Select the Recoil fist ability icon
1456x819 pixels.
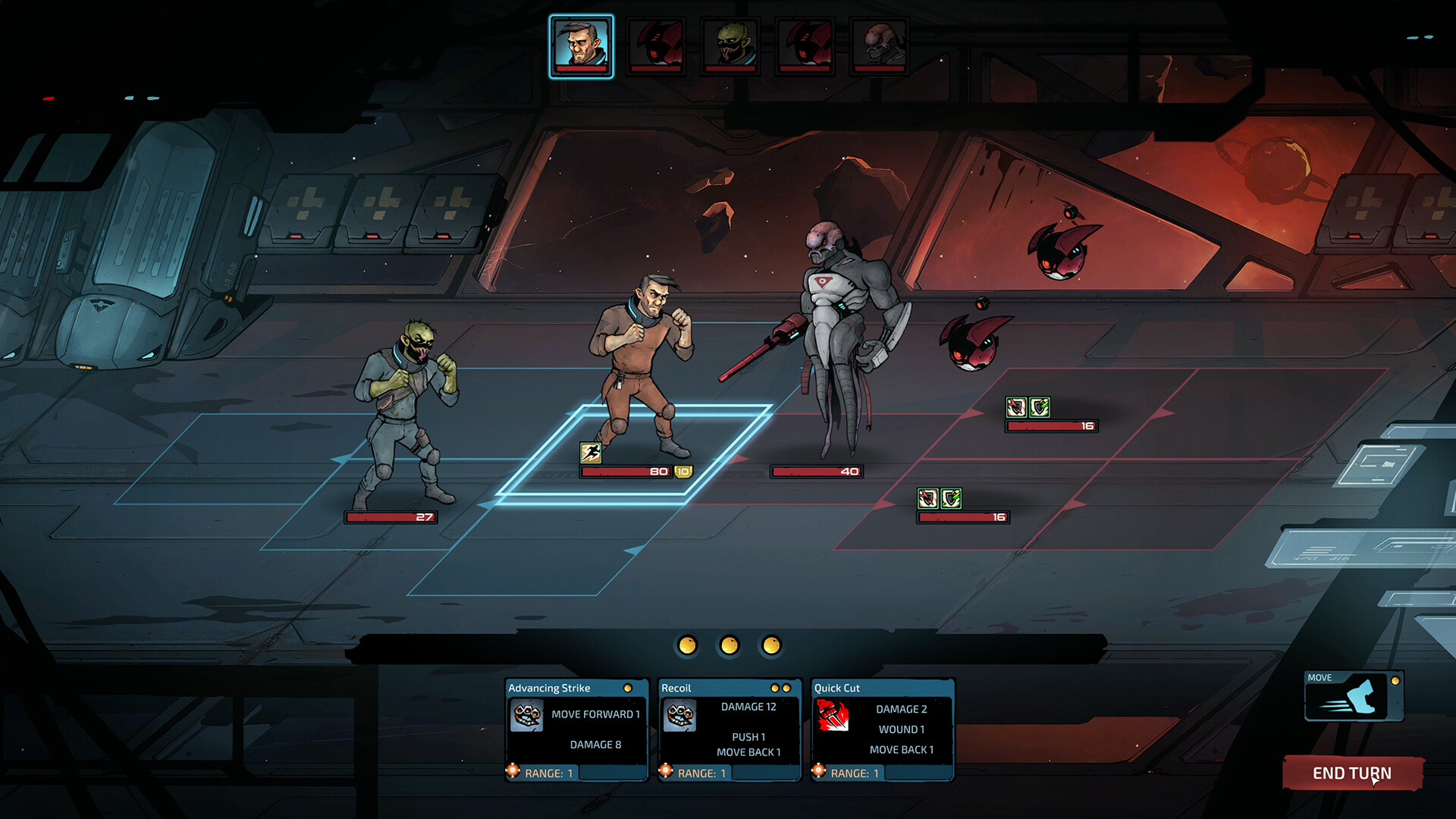point(680,716)
